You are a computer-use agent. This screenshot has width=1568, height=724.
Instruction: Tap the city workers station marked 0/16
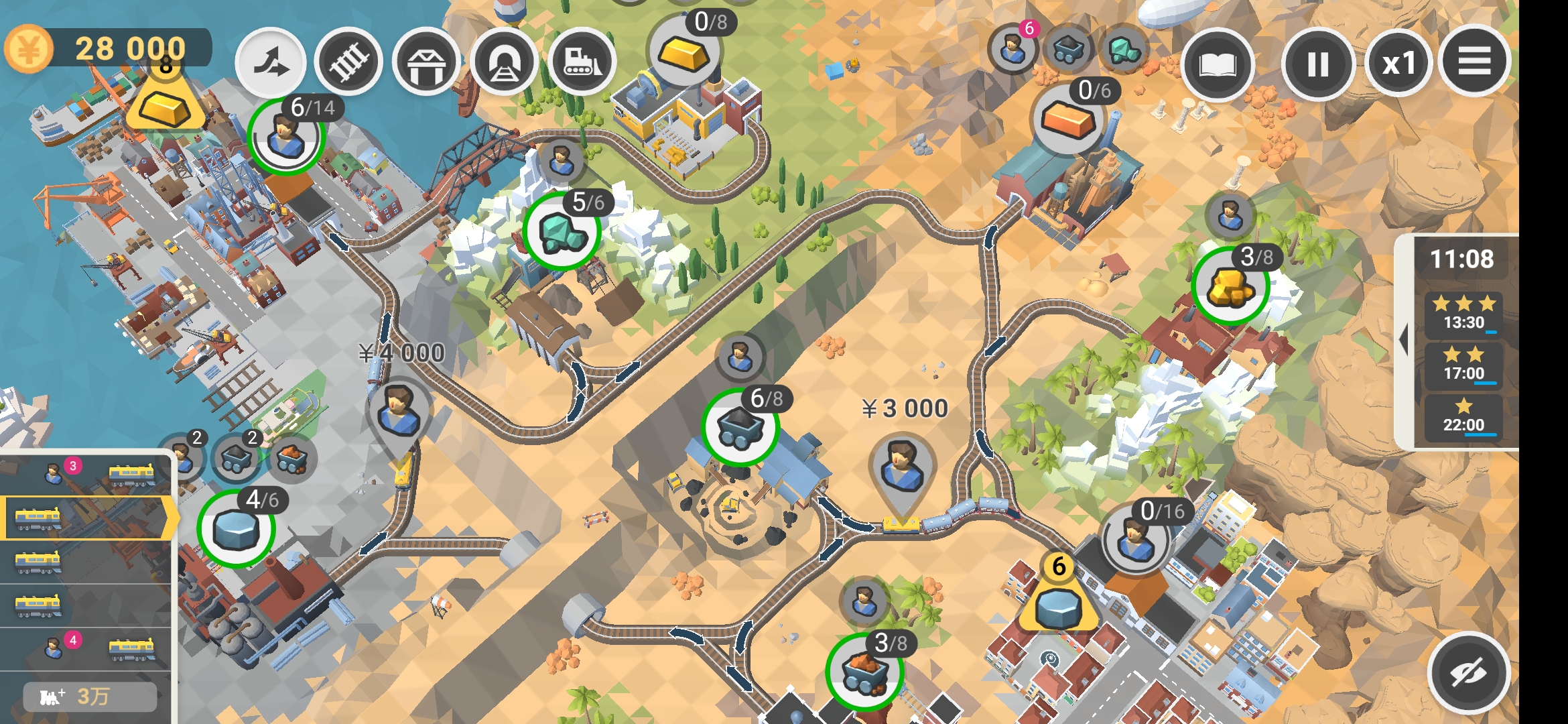pyautogui.click(x=1135, y=540)
